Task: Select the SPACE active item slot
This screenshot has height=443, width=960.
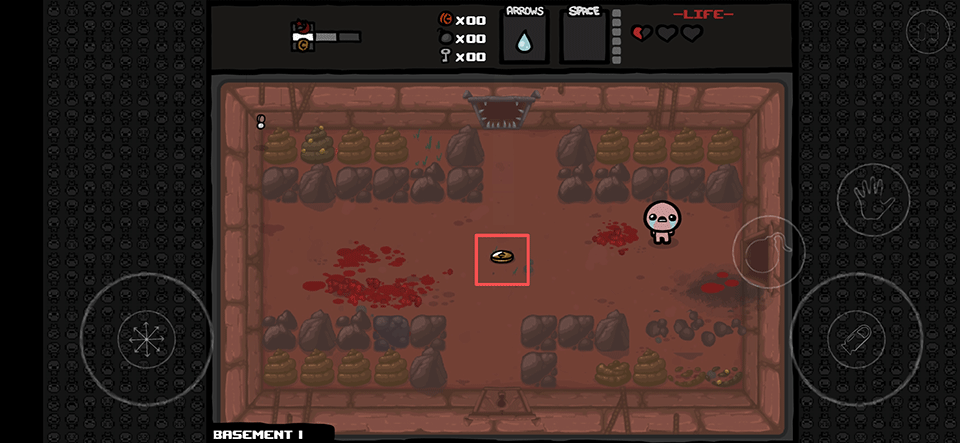Action: click(x=584, y=37)
